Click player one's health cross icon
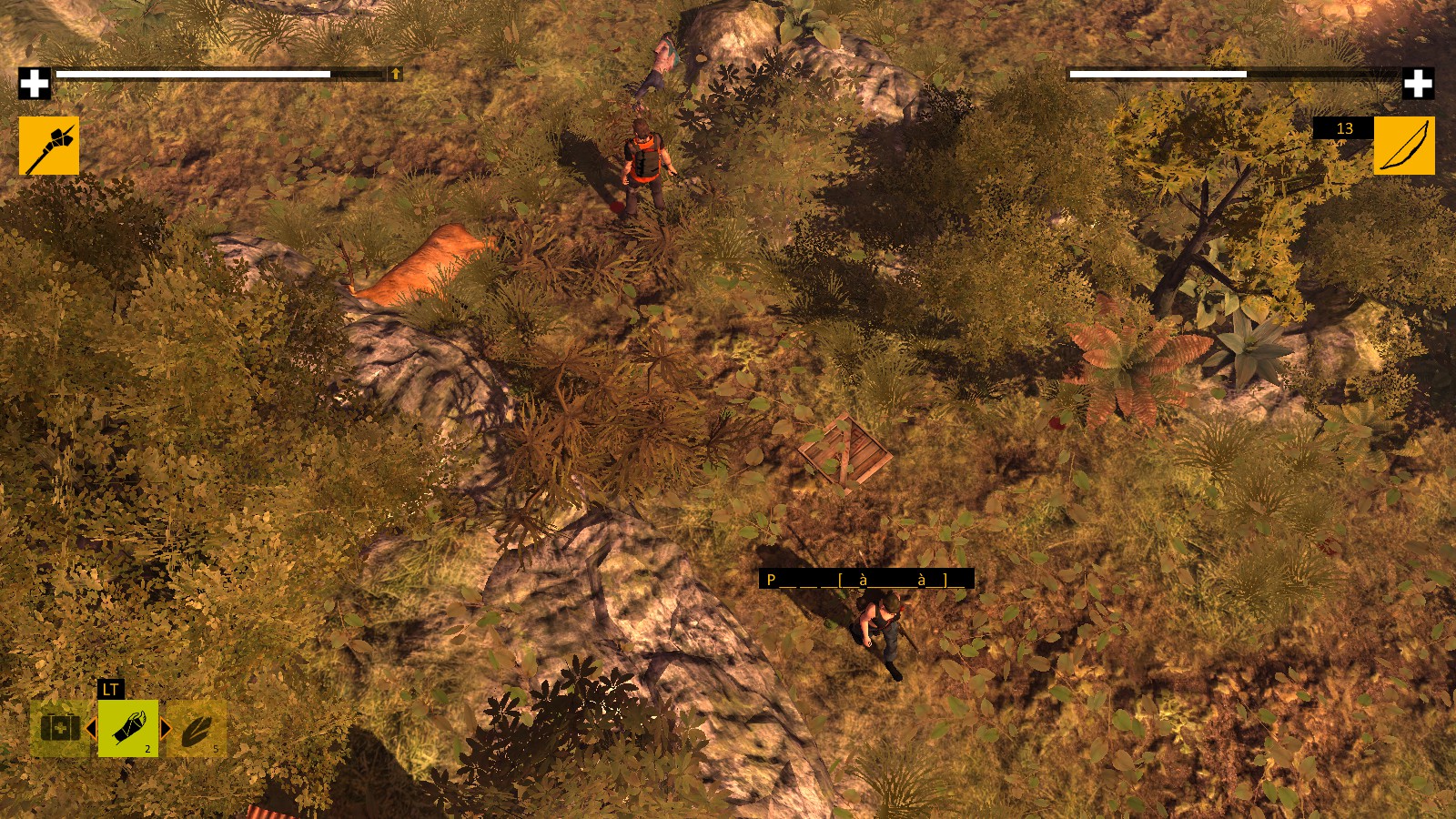1456x819 pixels. (35, 81)
